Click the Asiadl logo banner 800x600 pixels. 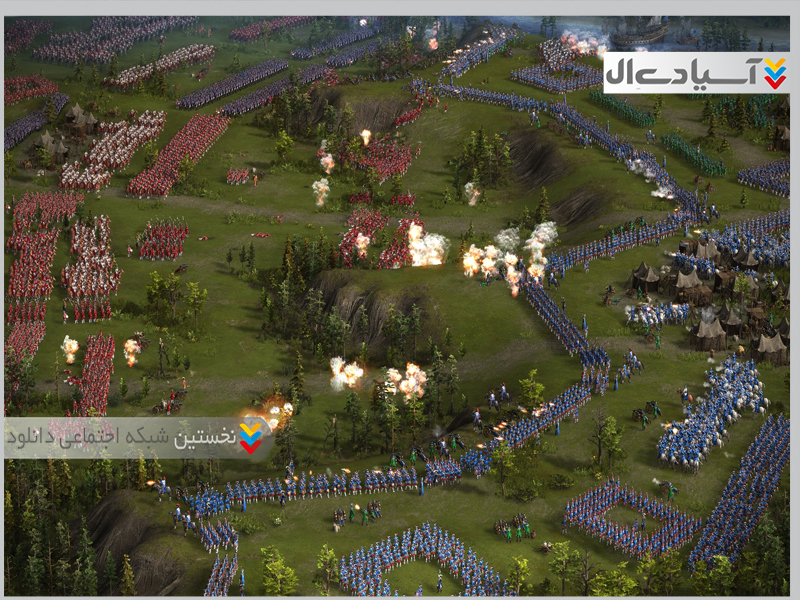coord(696,73)
